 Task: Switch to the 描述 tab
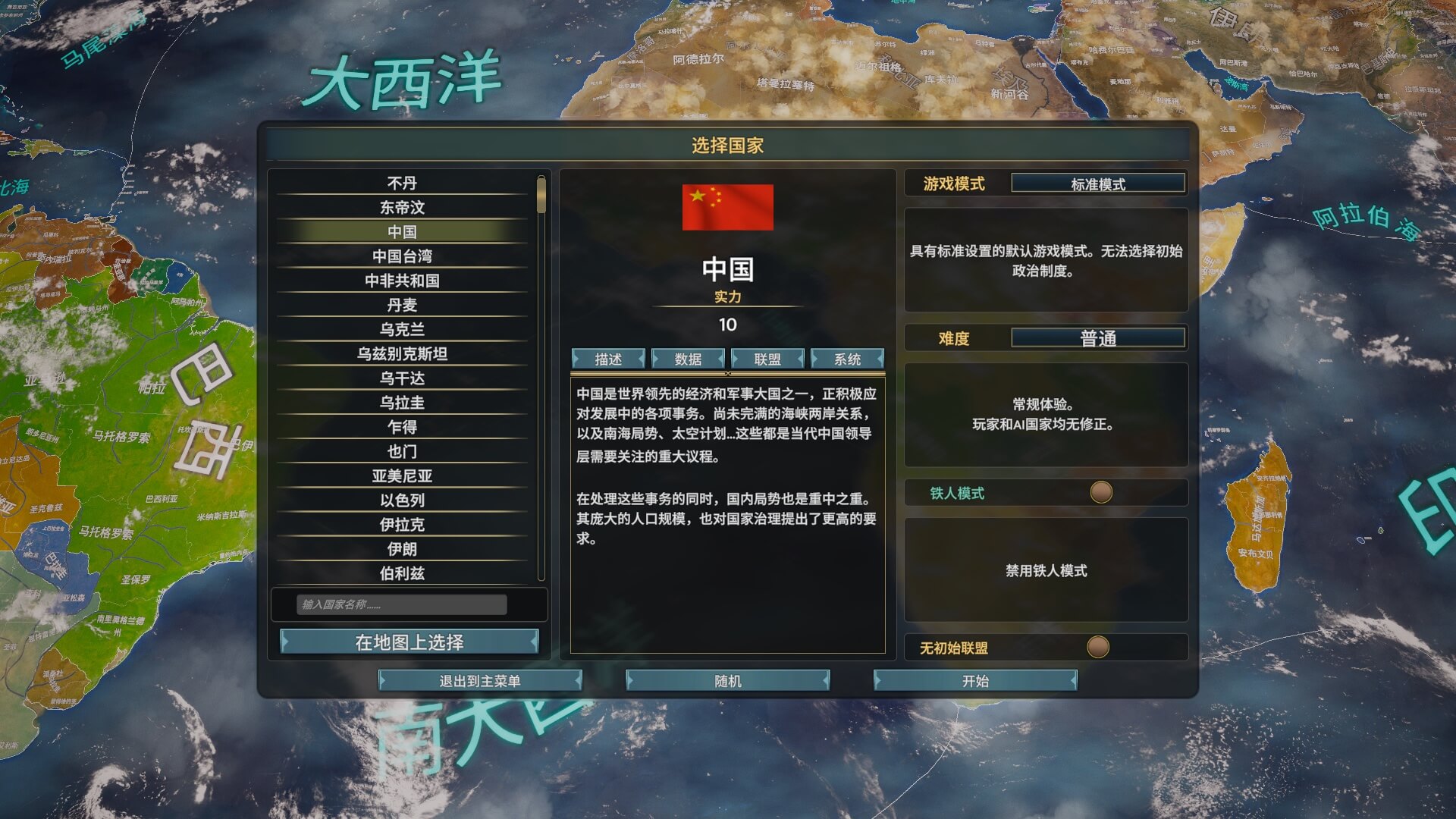608,359
